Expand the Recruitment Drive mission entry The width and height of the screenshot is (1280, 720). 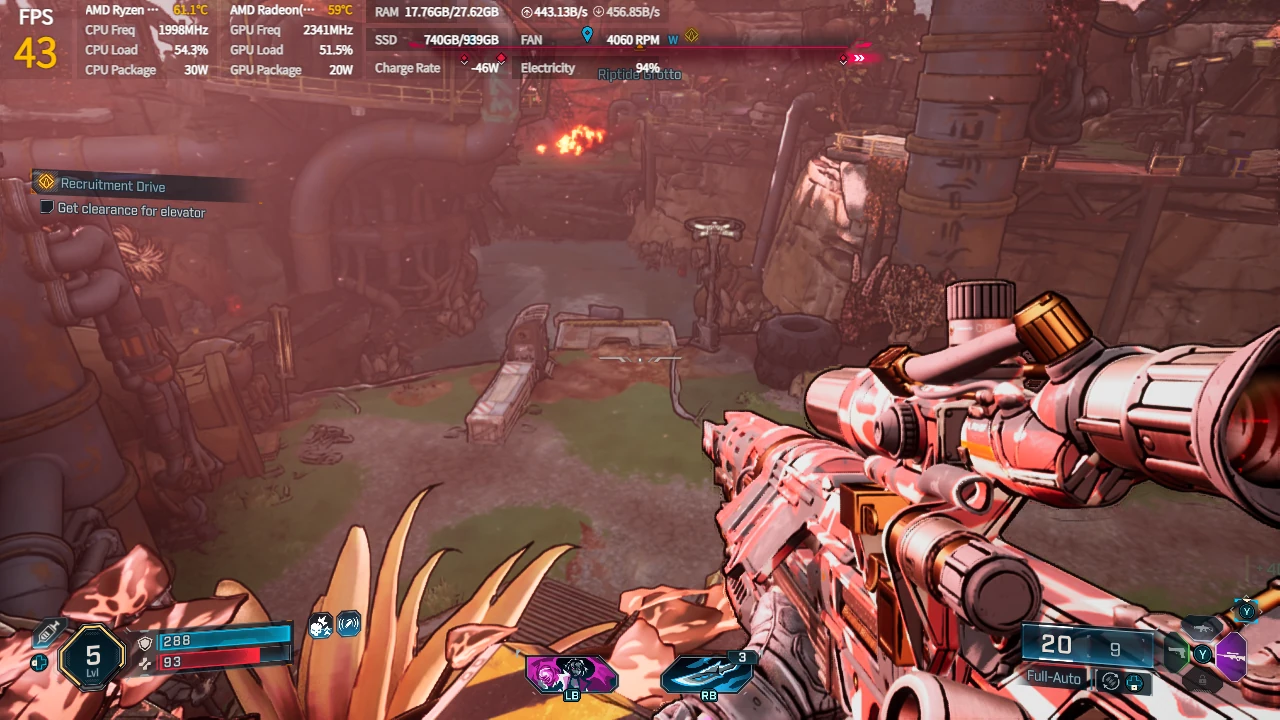click(113, 185)
